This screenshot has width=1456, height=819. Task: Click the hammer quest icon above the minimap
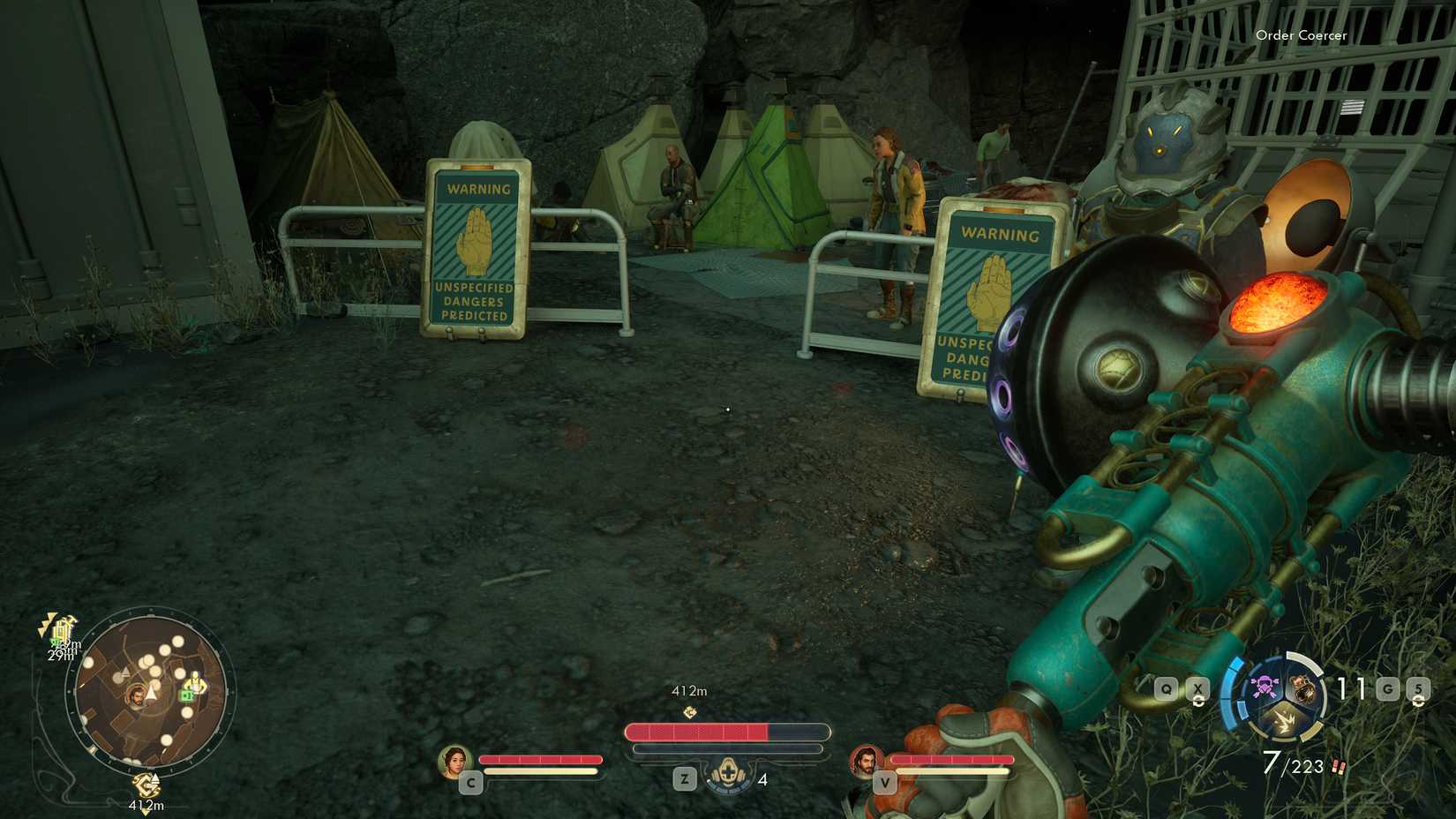click(63, 628)
